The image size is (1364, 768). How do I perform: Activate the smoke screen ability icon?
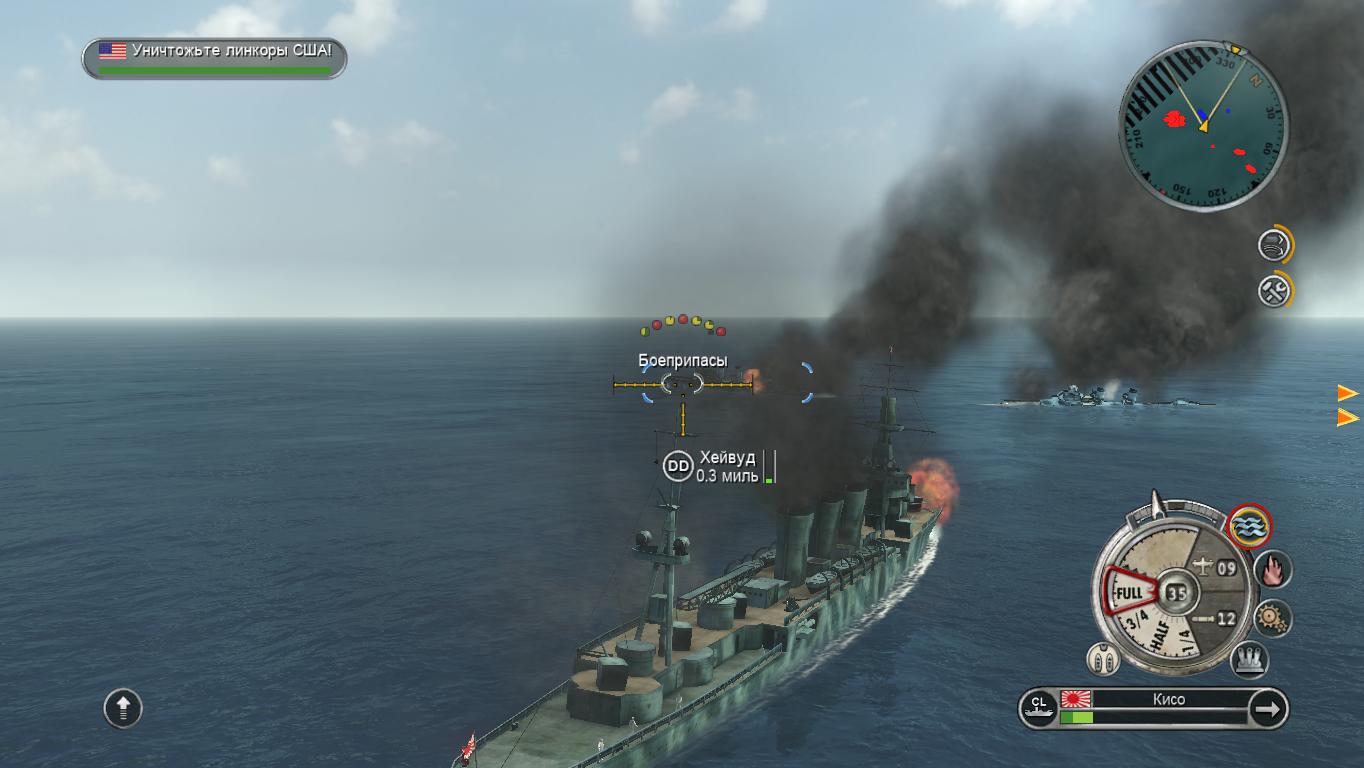[x=1274, y=244]
